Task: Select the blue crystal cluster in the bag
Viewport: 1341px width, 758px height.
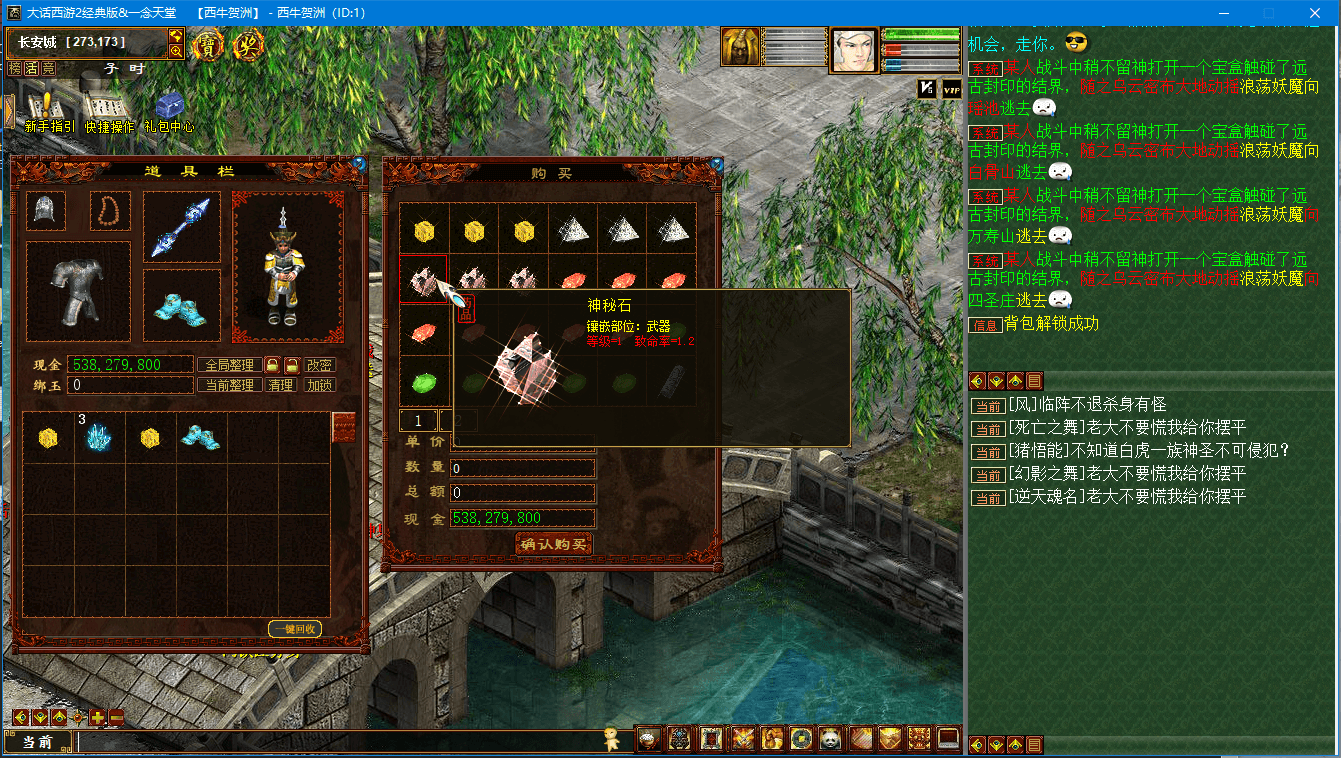Action: tap(98, 437)
